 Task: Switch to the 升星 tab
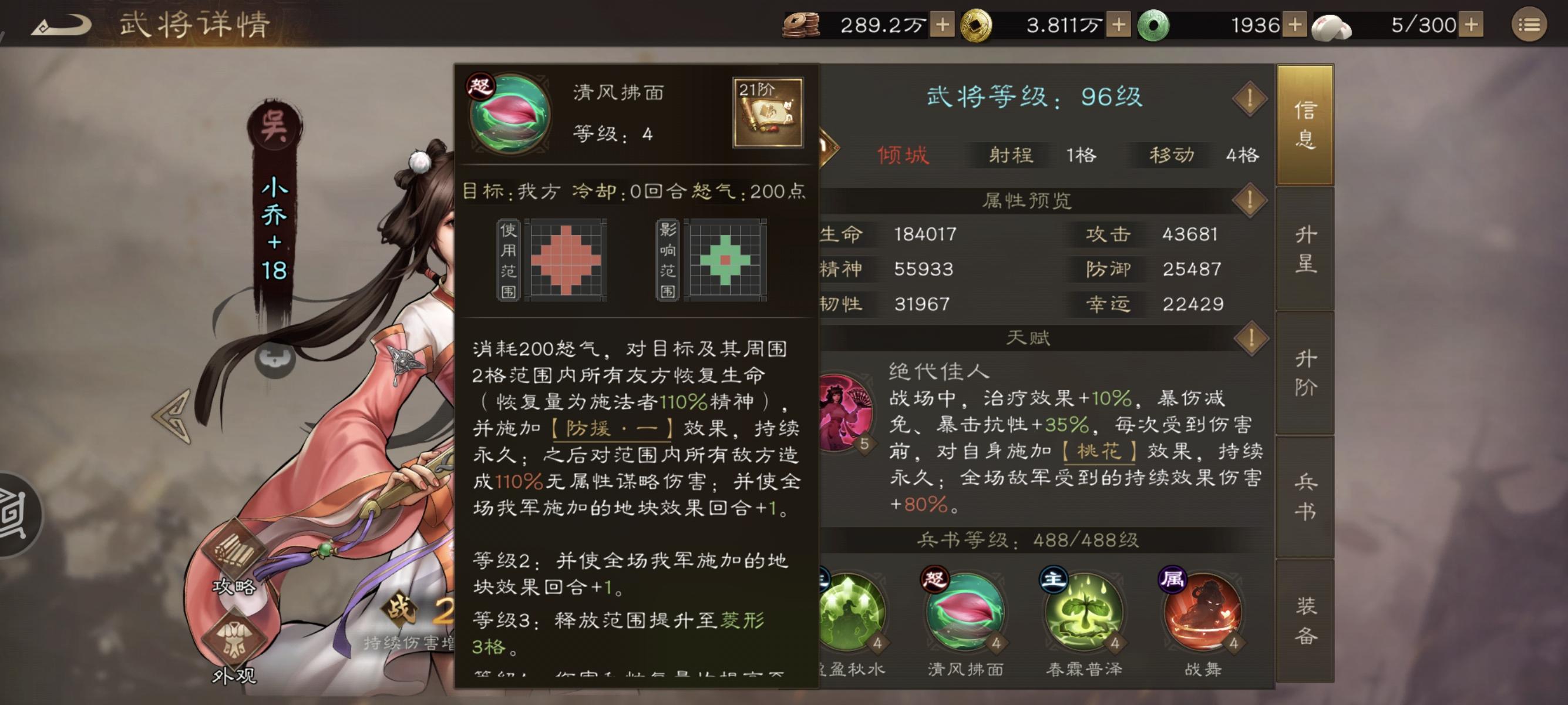(1305, 247)
